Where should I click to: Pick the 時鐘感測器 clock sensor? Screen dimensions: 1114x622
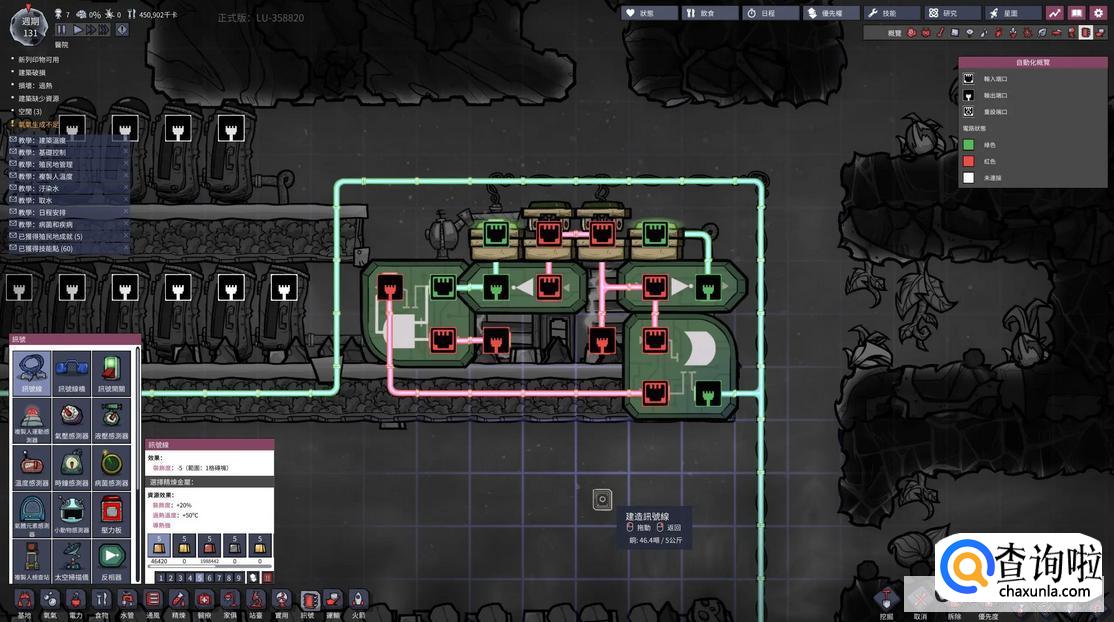(x=72, y=465)
